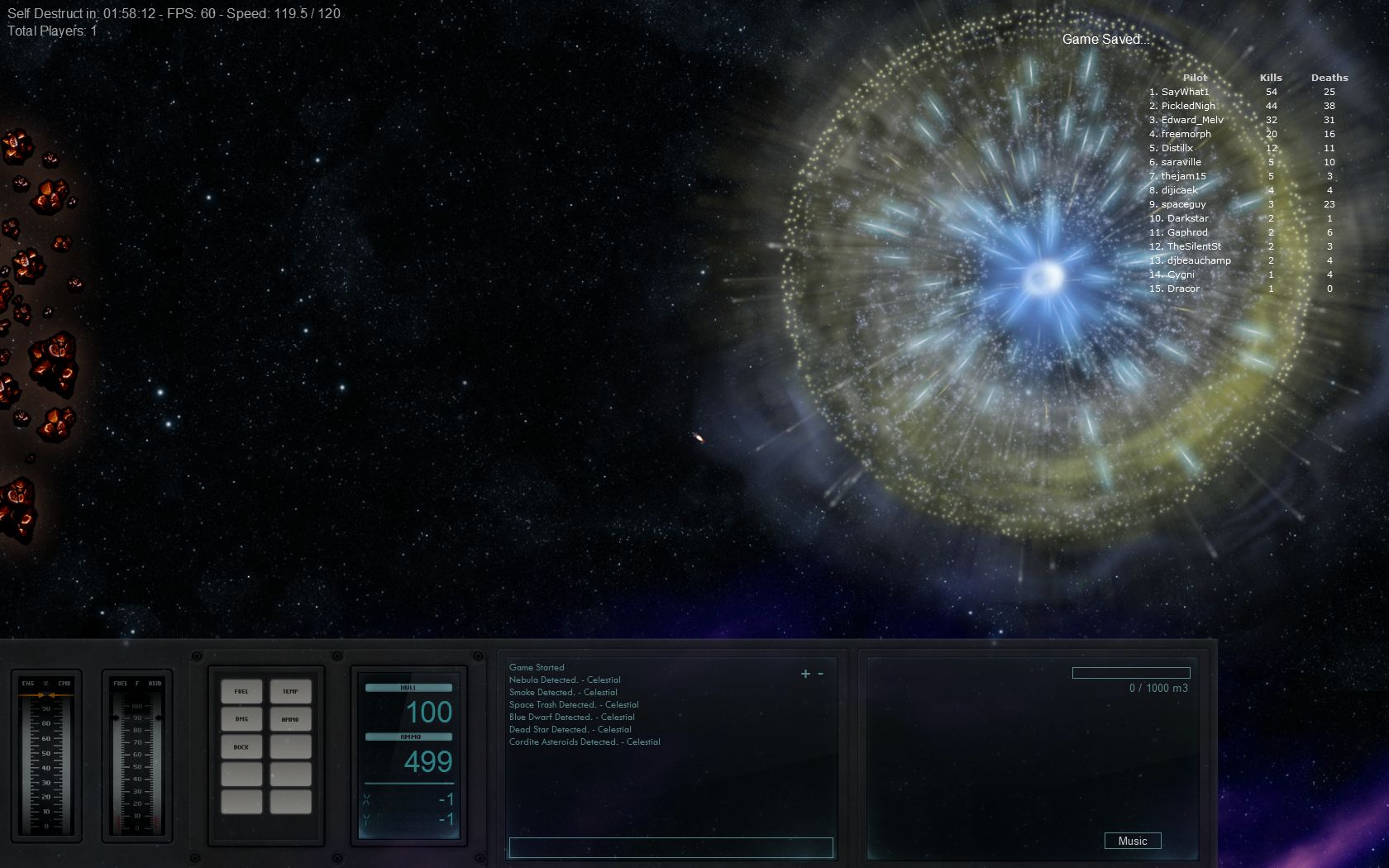The width and height of the screenshot is (1389, 868).
Task: Activate the DMG panel button
Action: pos(241,719)
